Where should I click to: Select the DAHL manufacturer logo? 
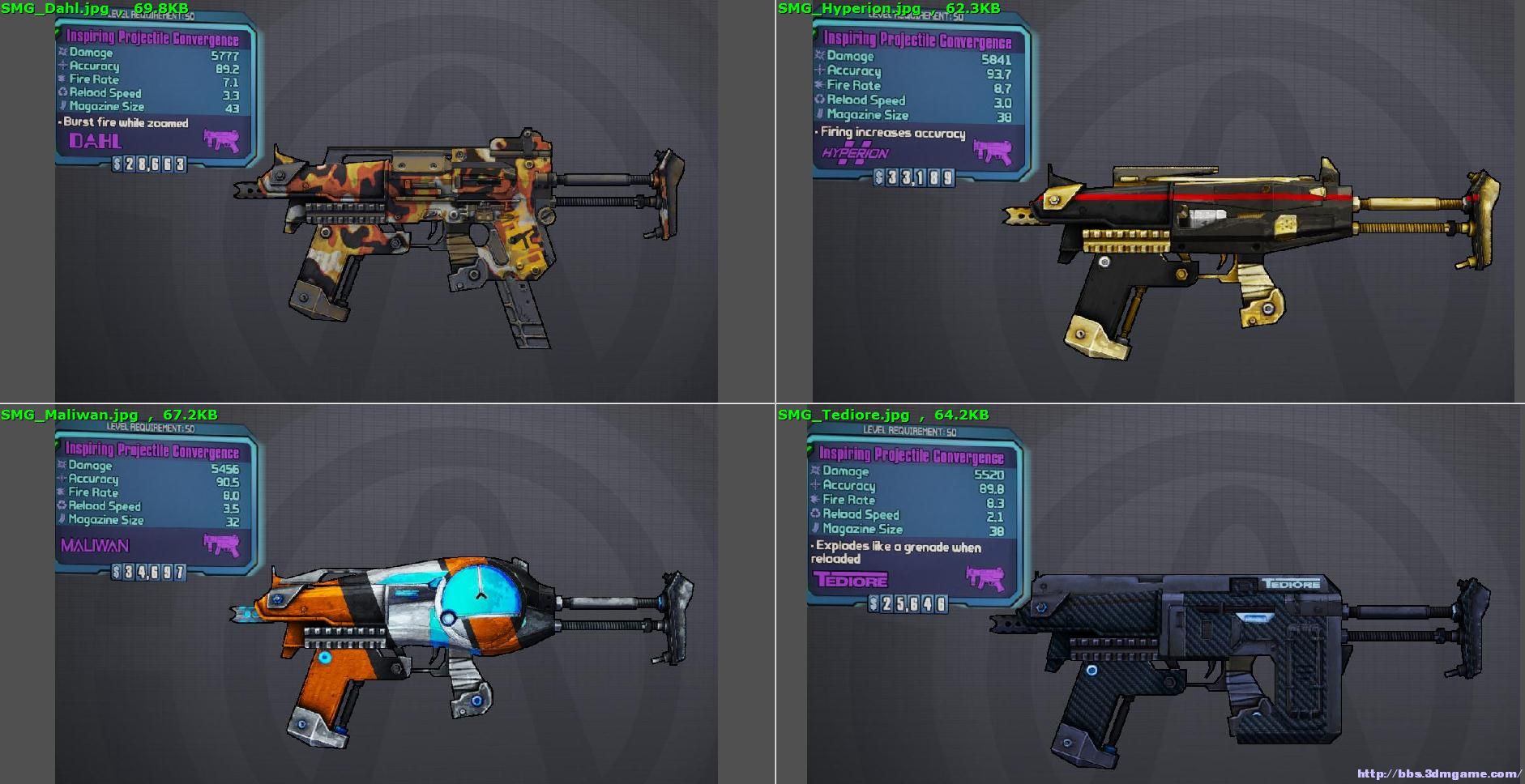(x=94, y=142)
